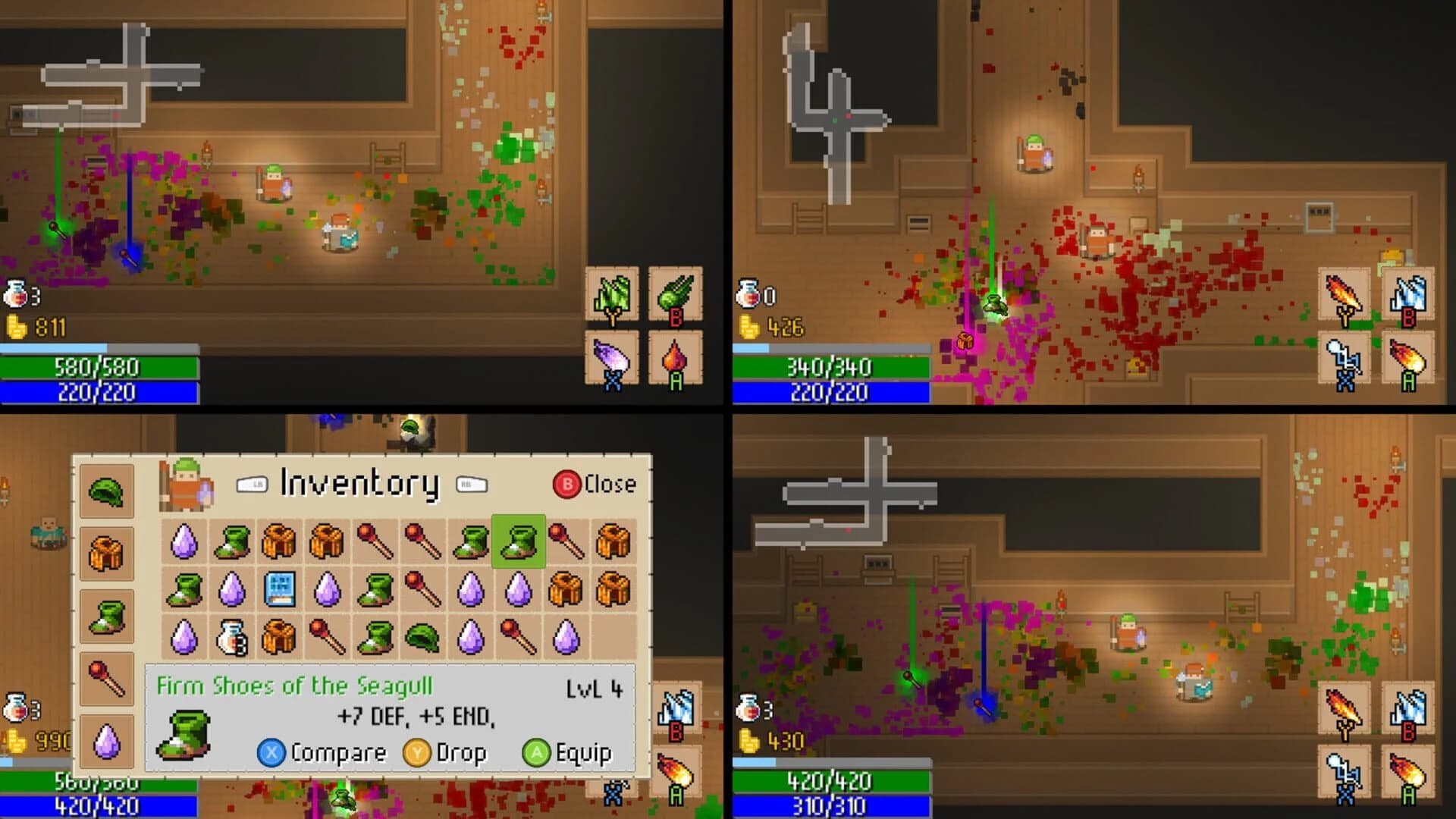Image resolution: width=1456 pixels, height=819 pixels.
Task: Click the helmet category icon in the inventory sidebar
Action: 106,491
